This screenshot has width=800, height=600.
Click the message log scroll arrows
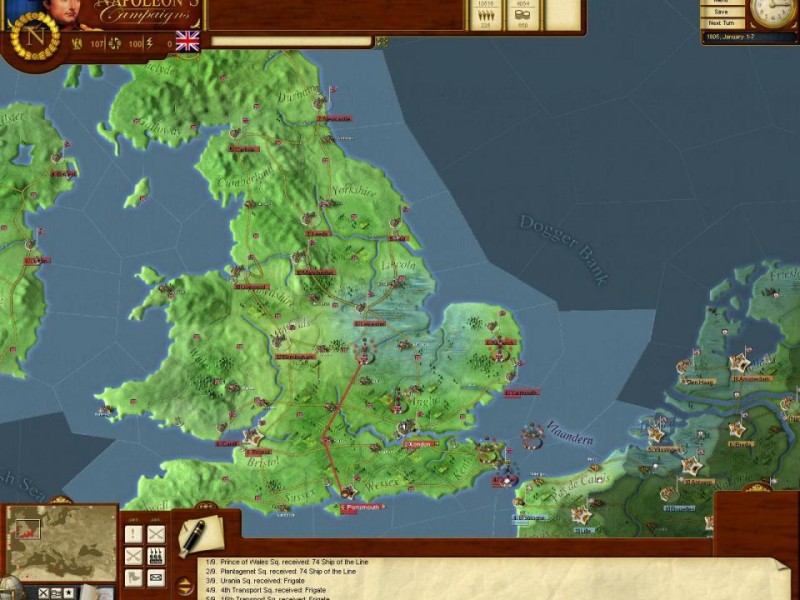185,584
